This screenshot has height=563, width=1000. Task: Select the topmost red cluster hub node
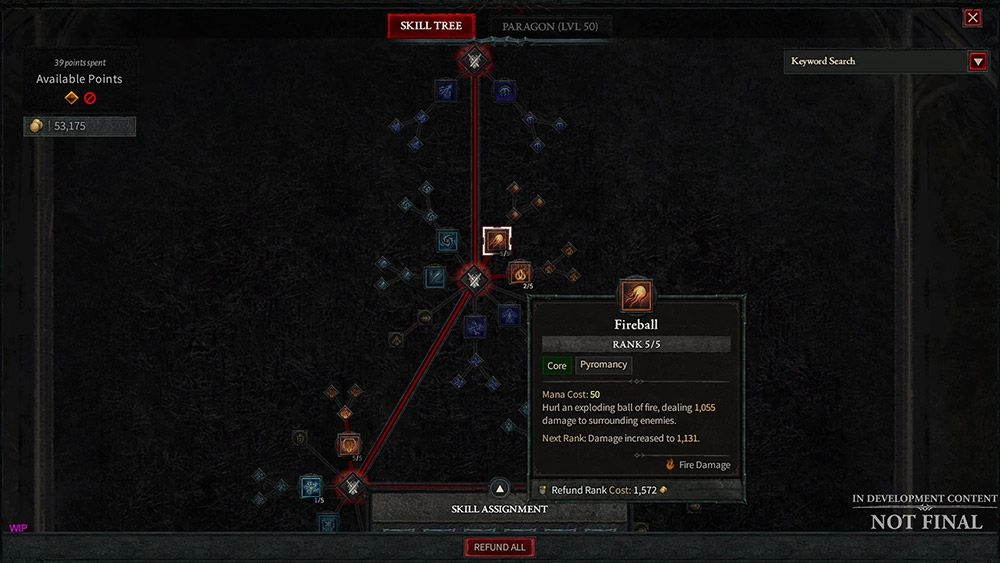click(x=475, y=60)
